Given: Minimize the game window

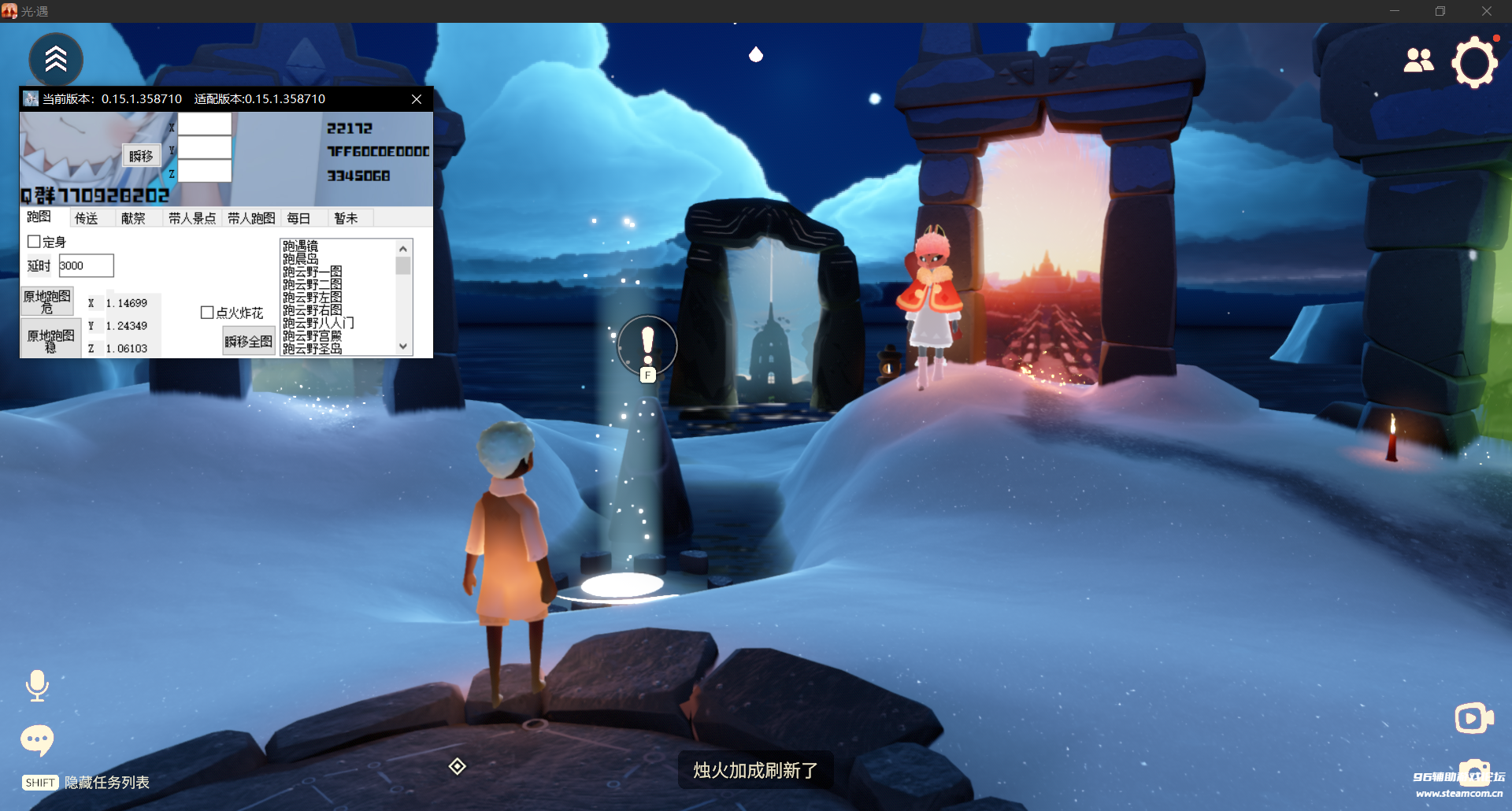Looking at the screenshot, I should (1395, 11).
